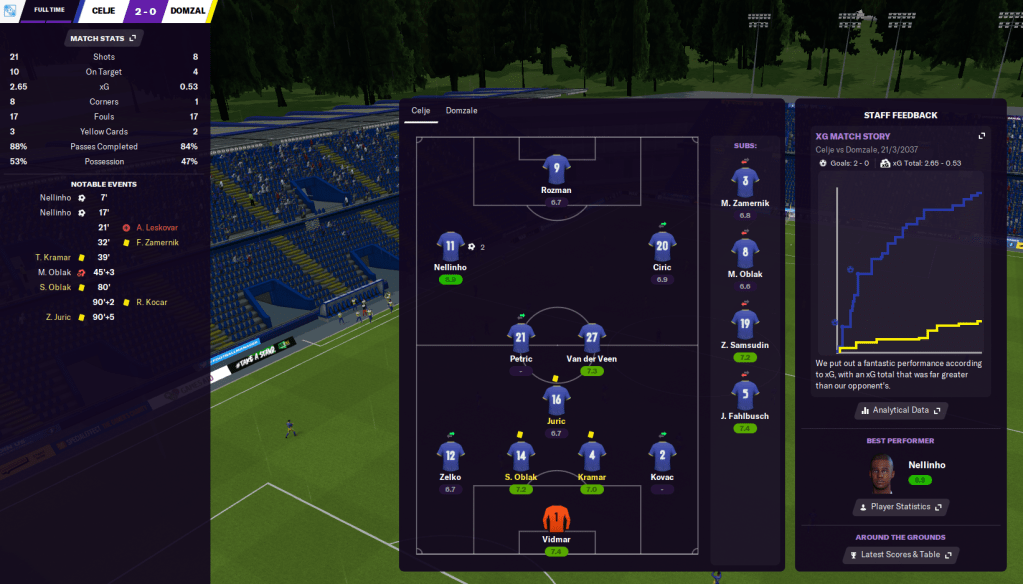Select striker Rozman's shirt icon
The height and width of the screenshot is (584, 1023).
(x=556, y=168)
